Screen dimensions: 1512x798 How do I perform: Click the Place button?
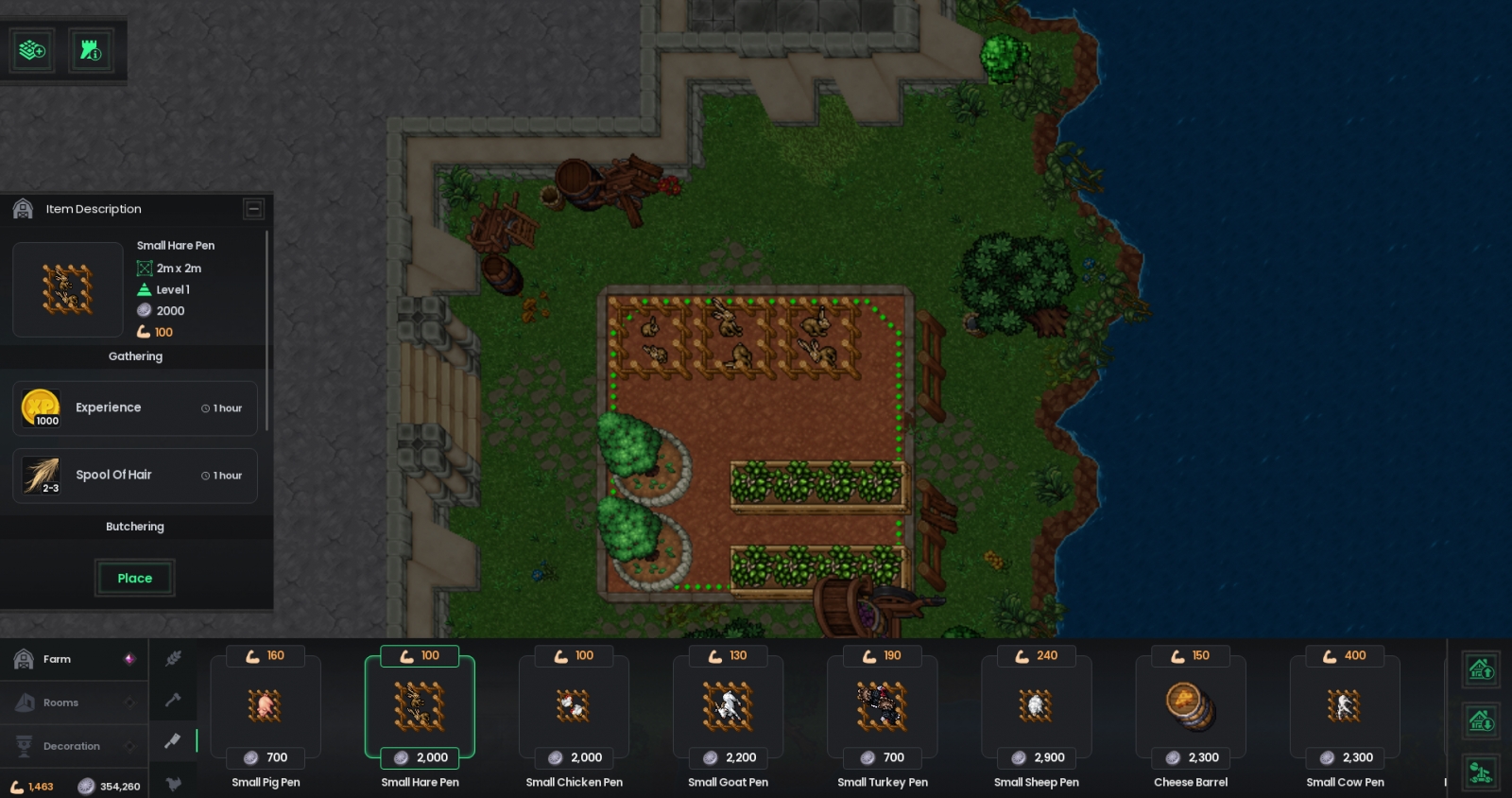(134, 578)
